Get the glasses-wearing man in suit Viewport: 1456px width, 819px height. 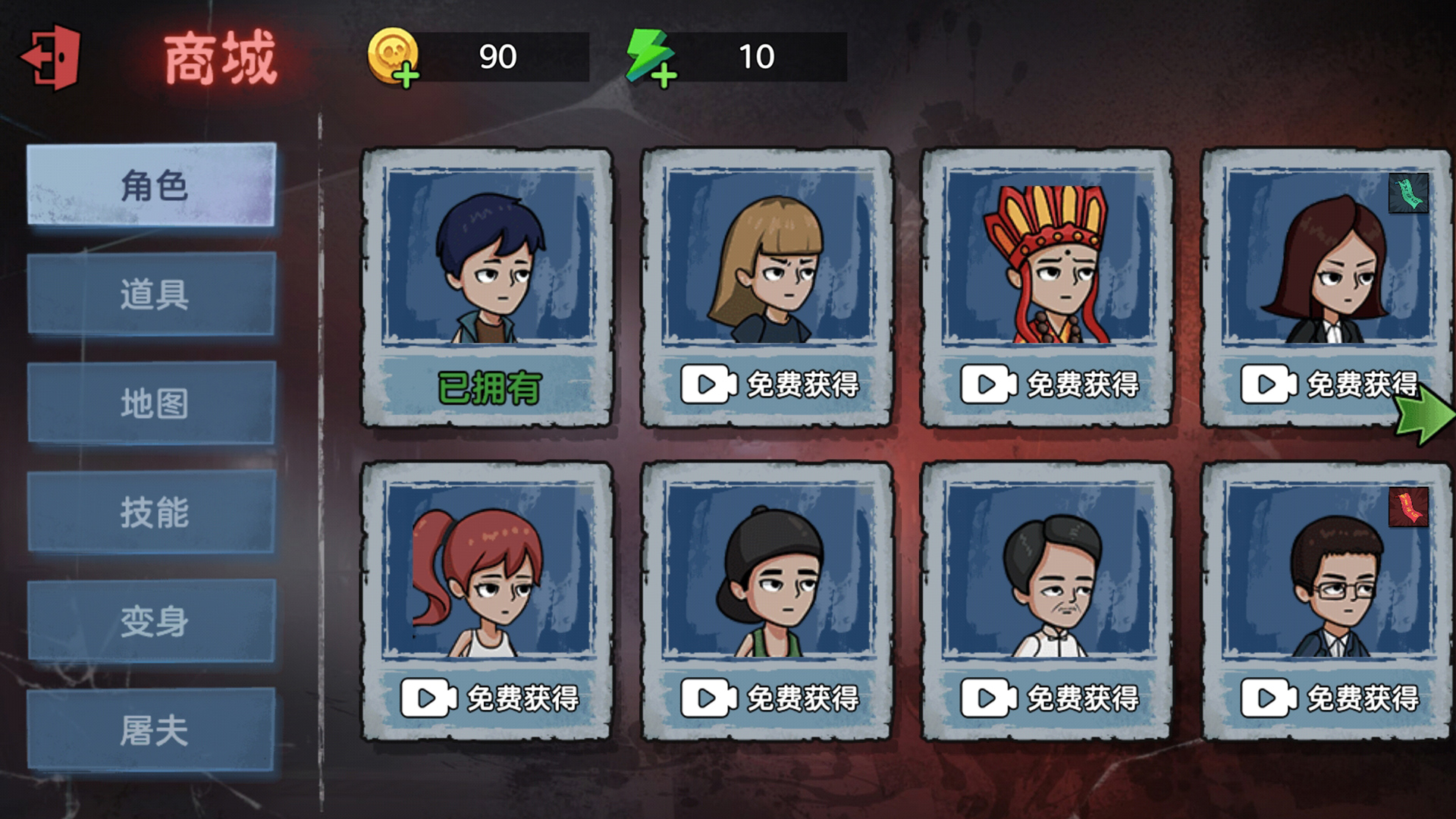(x=1328, y=698)
